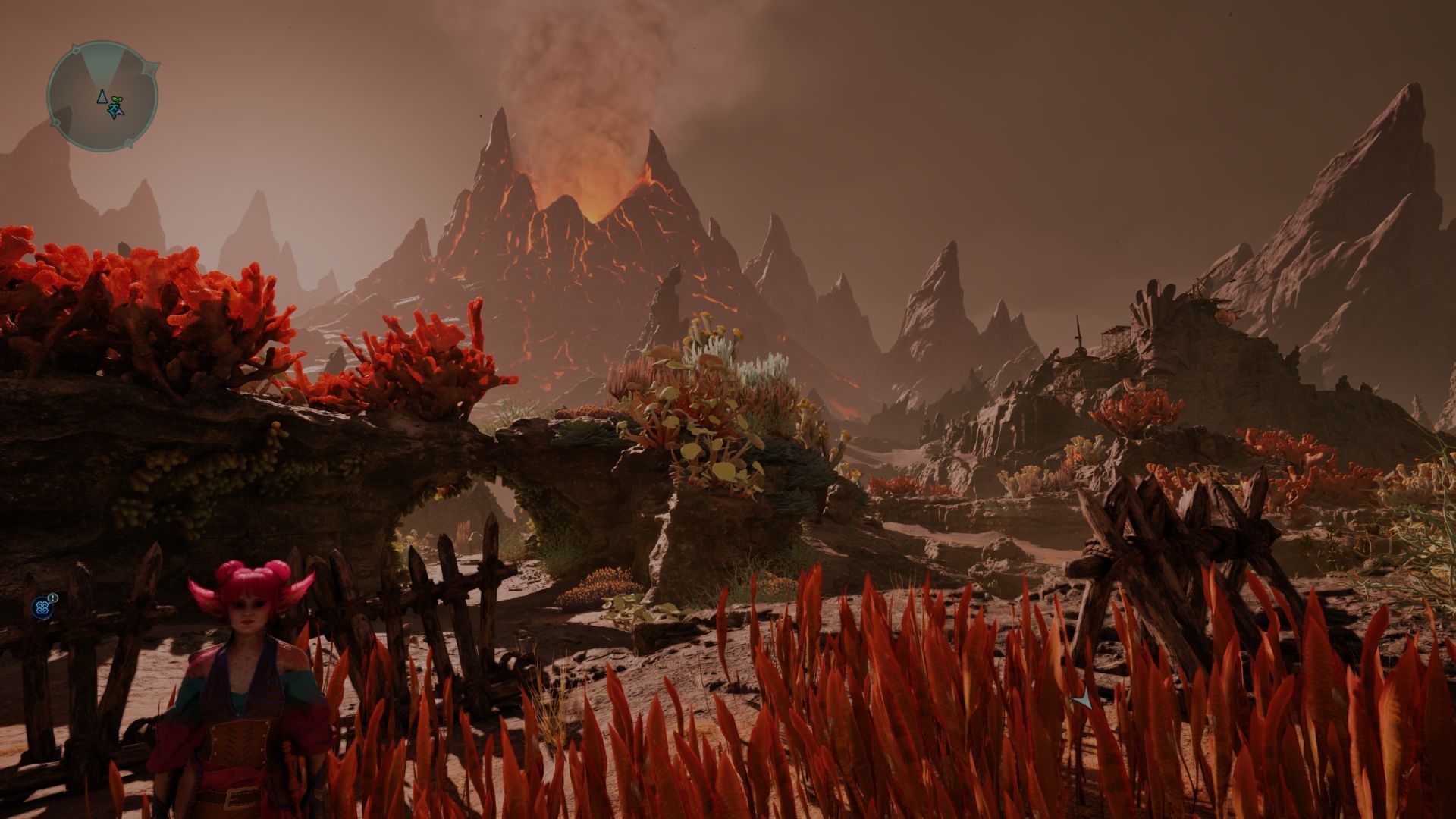This screenshot has width=1456, height=819.
Task: Open the circular minimap
Action: (x=102, y=96)
